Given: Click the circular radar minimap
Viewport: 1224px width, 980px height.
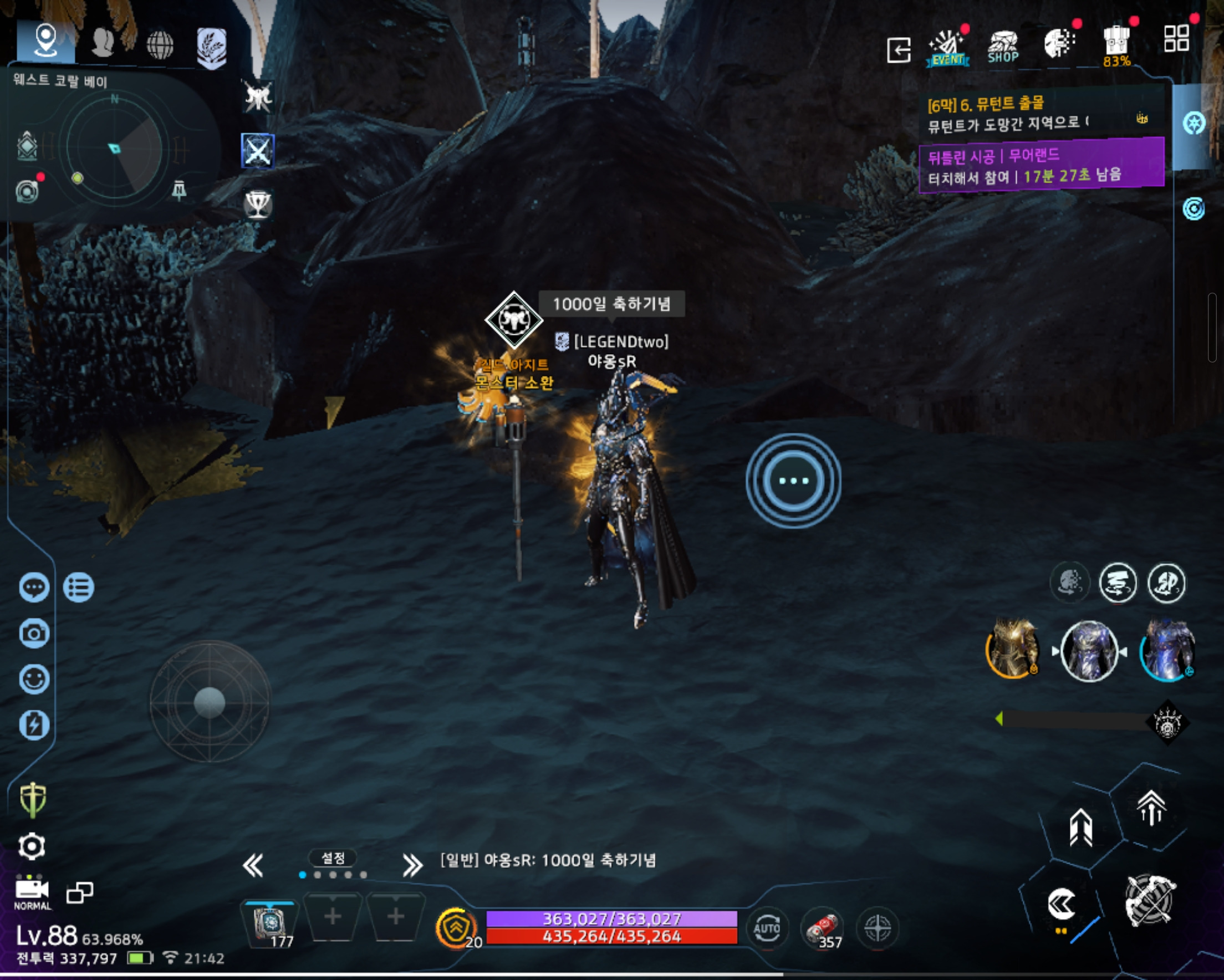Looking at the screenshot, I should (x=115, y=149).
